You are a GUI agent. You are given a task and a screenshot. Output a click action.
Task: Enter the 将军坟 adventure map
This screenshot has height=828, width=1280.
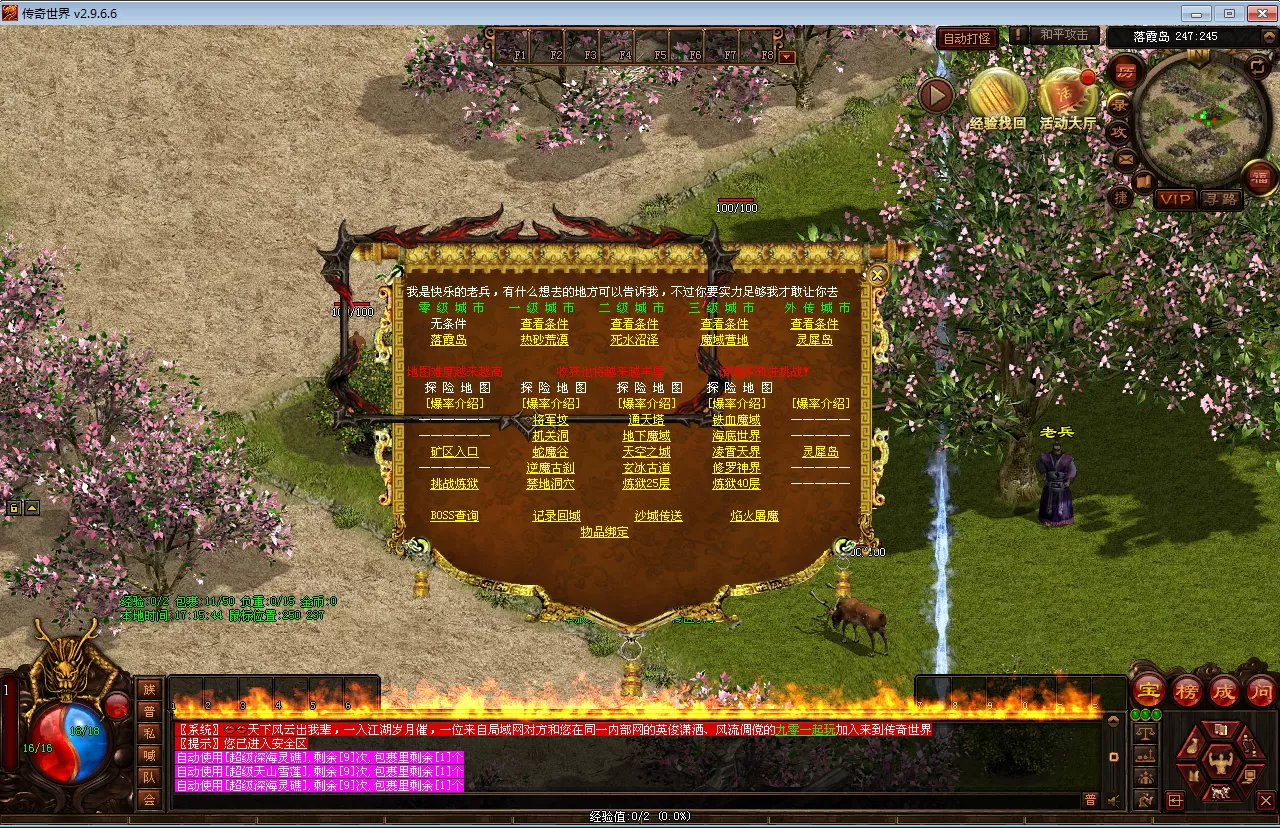point(550,420)
